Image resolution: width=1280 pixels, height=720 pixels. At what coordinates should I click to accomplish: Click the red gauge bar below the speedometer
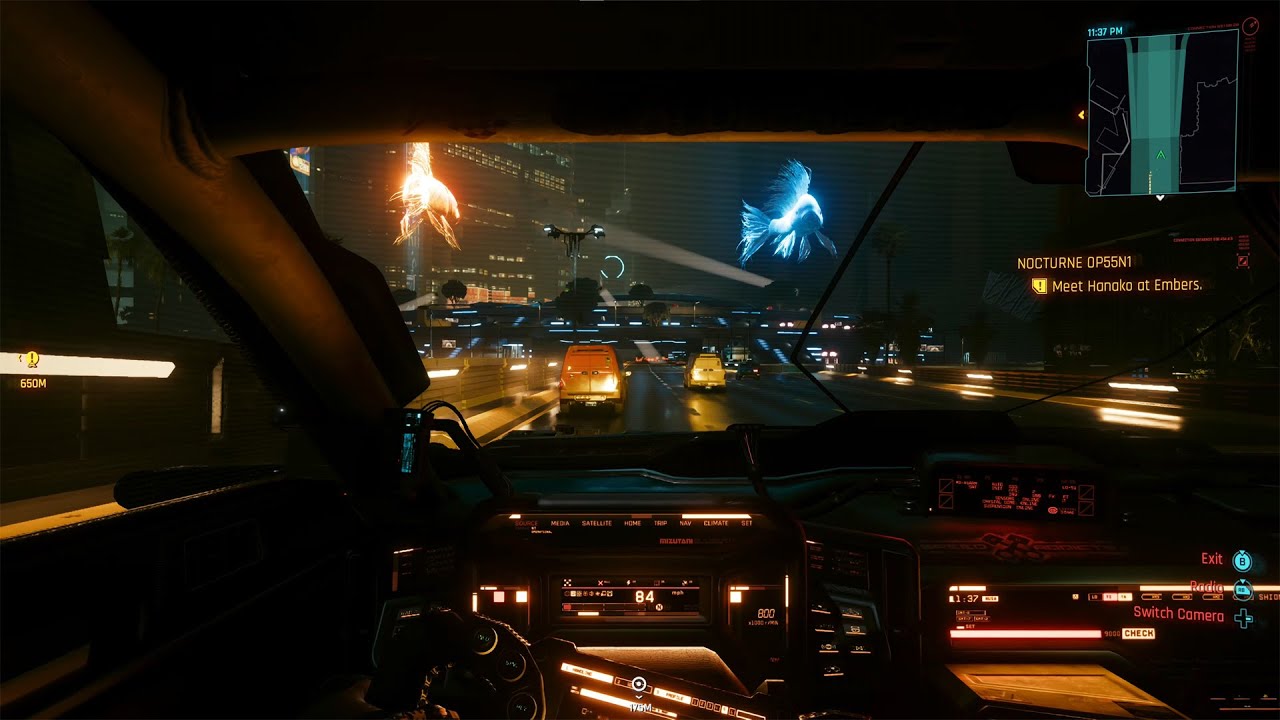coord(566,607)
